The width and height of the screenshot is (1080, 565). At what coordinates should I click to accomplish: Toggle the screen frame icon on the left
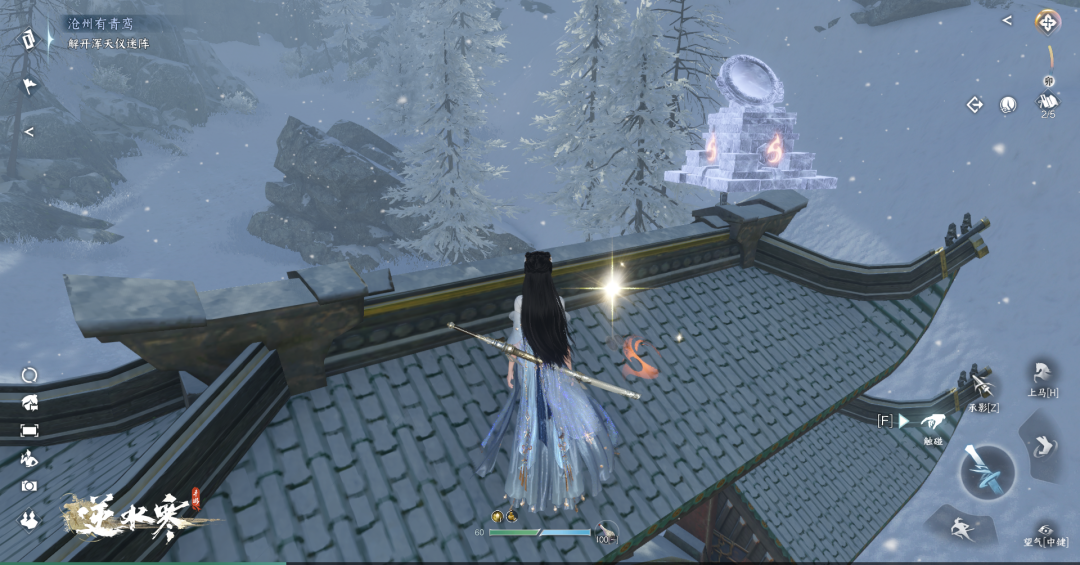pyautogui.click(x=30, y=430)
